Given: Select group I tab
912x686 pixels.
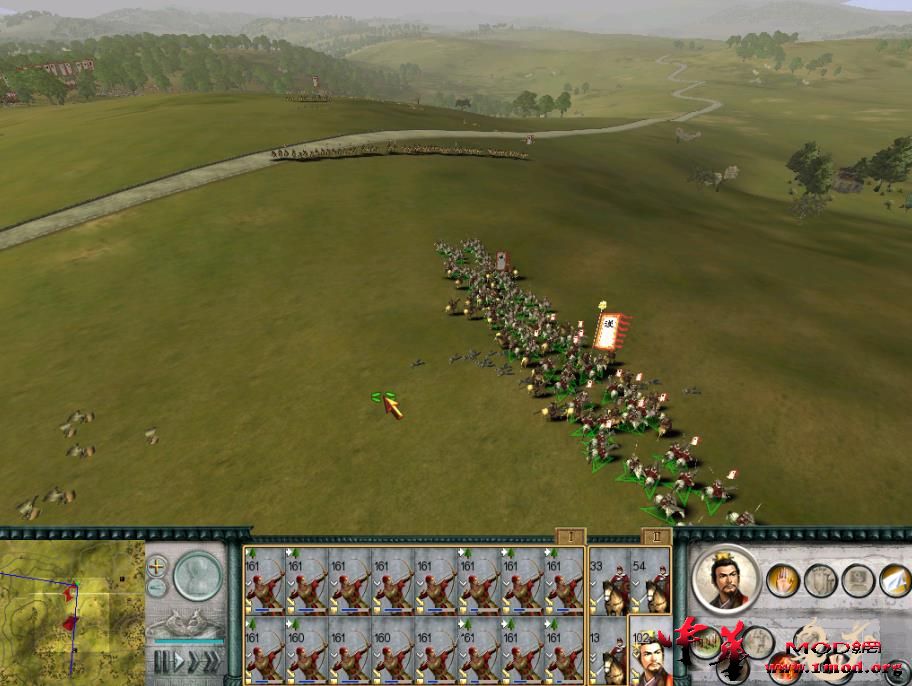Looking at the screenshot, I should [x=569, y=537].
